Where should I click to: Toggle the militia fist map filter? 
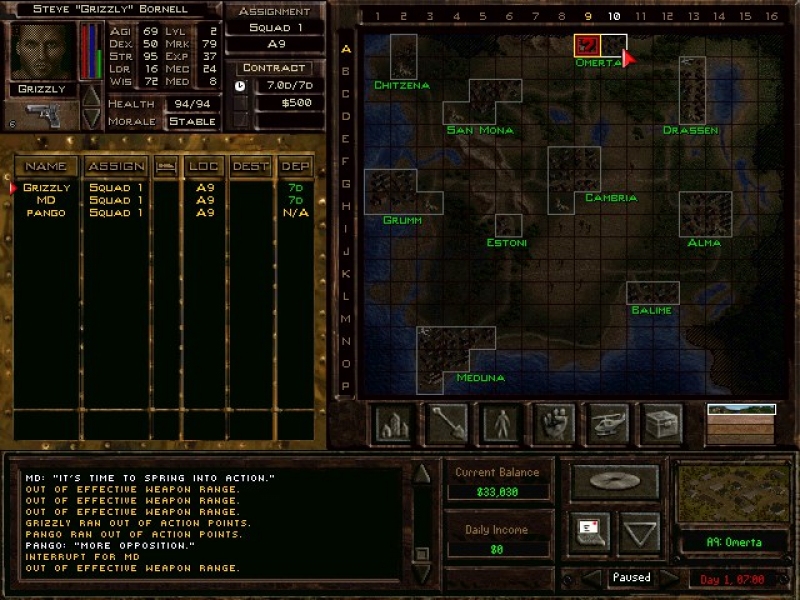(x=552, y=422)
